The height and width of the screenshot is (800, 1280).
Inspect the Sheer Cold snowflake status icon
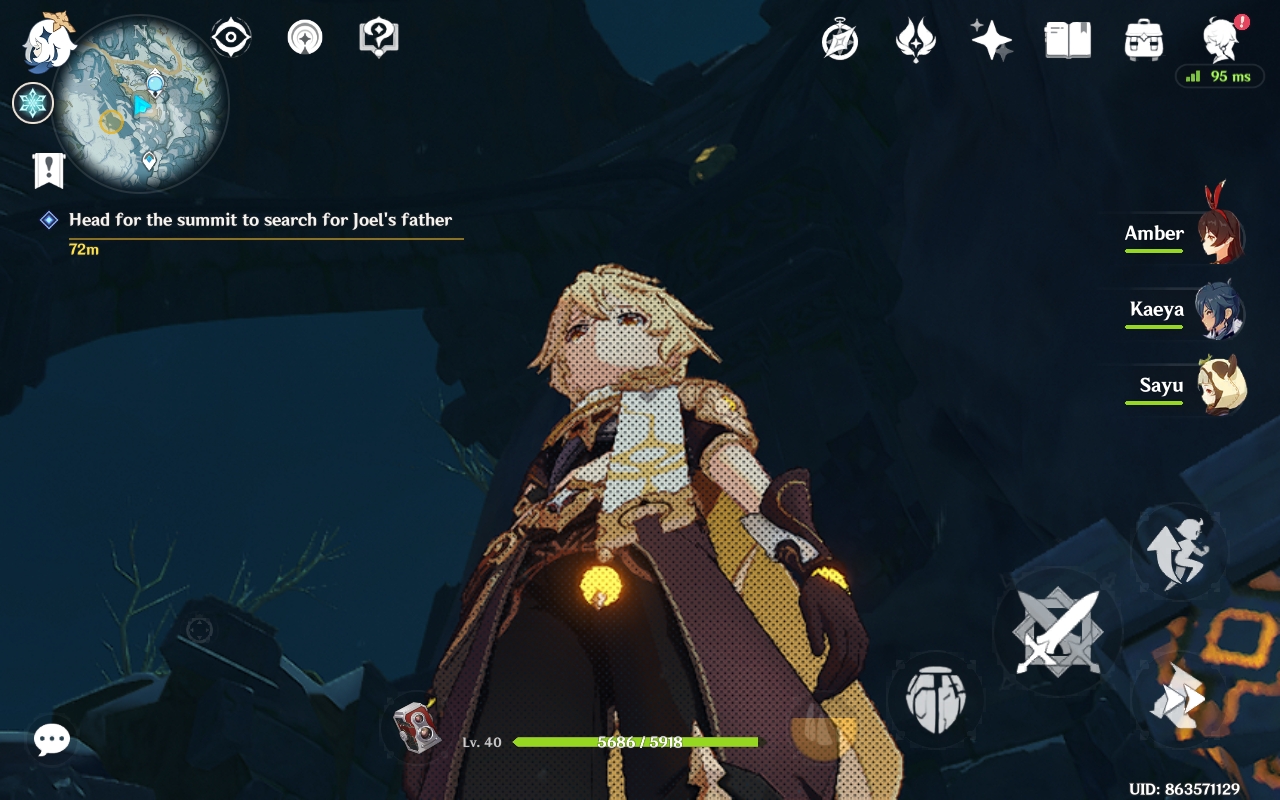pyautogui.click(x=33, y=102)
